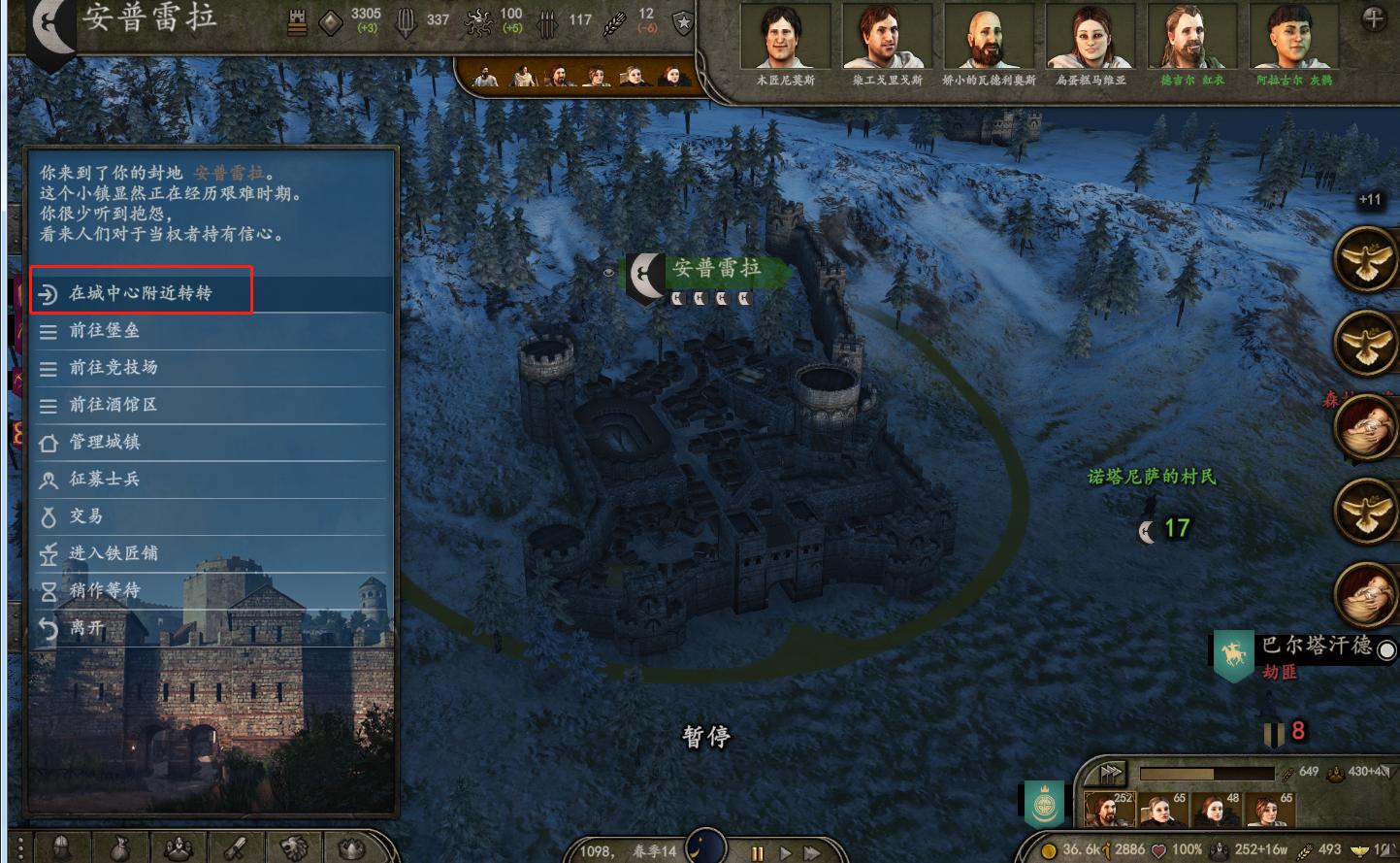
Task: Open the crown kingdom screen icon
Action: [x=353, y=847]
